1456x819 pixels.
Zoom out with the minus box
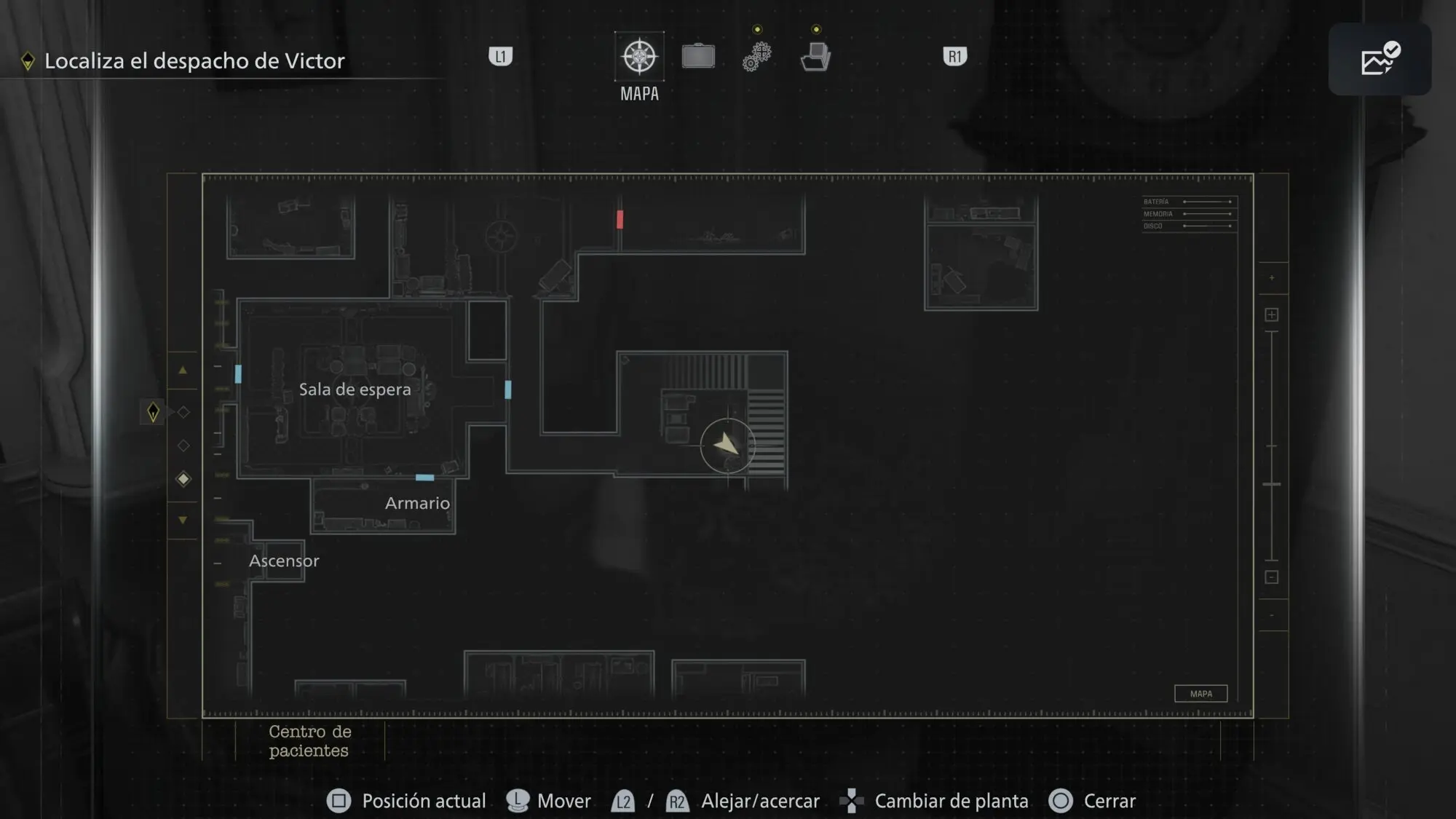click(x=1272, y=577)
